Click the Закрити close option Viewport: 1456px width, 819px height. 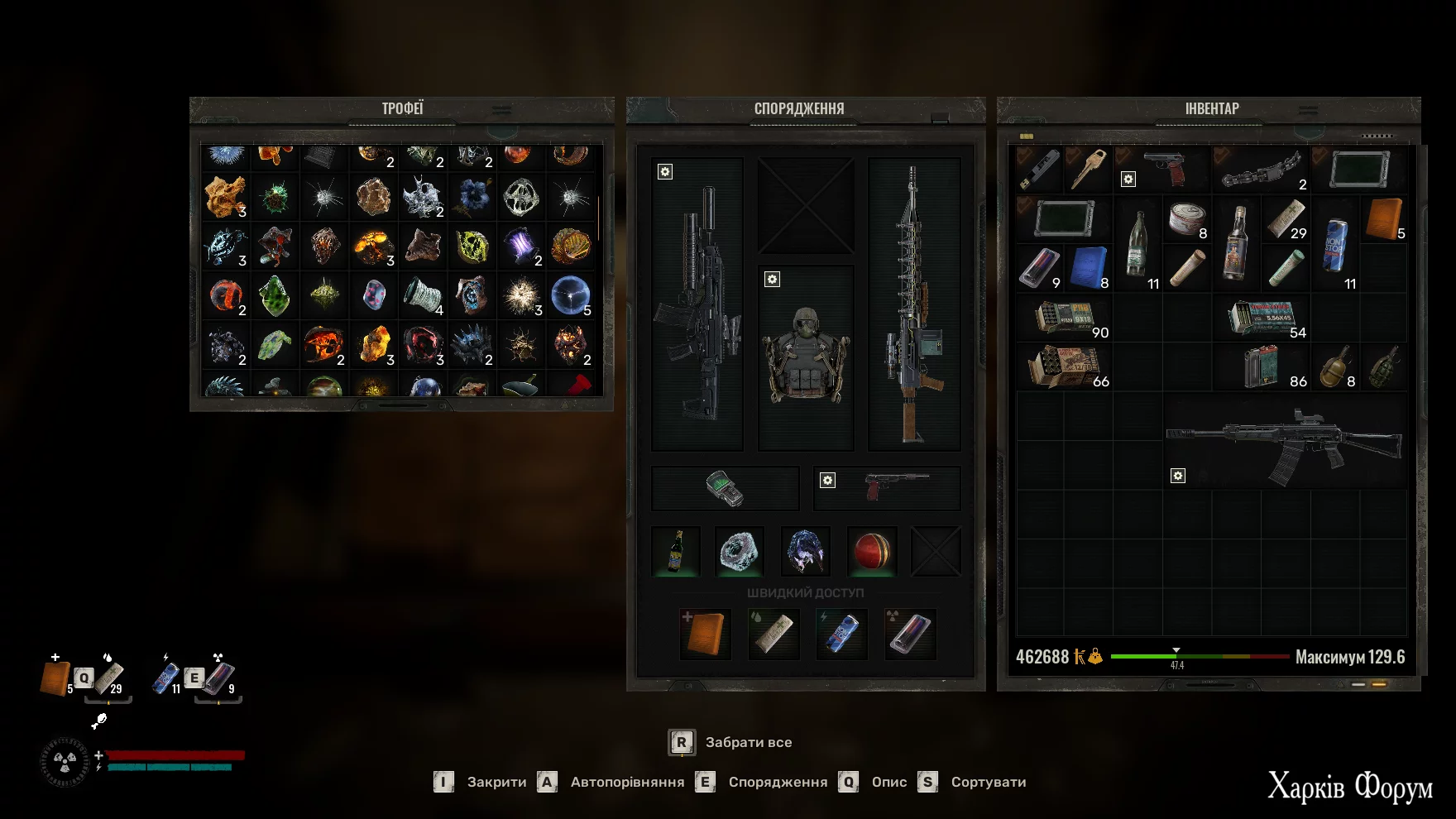481,783
